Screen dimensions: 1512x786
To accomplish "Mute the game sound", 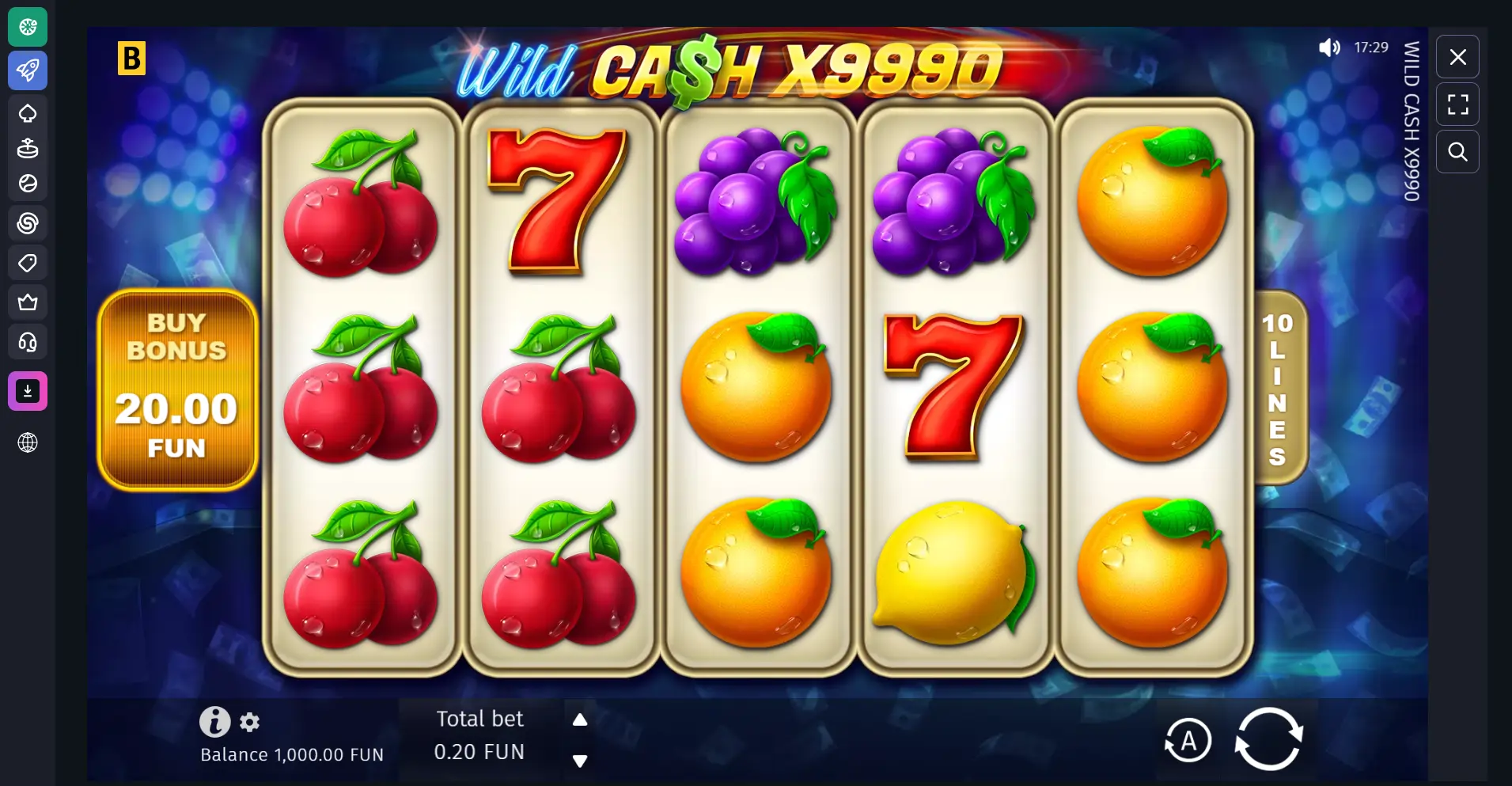I will point(1329,47).
